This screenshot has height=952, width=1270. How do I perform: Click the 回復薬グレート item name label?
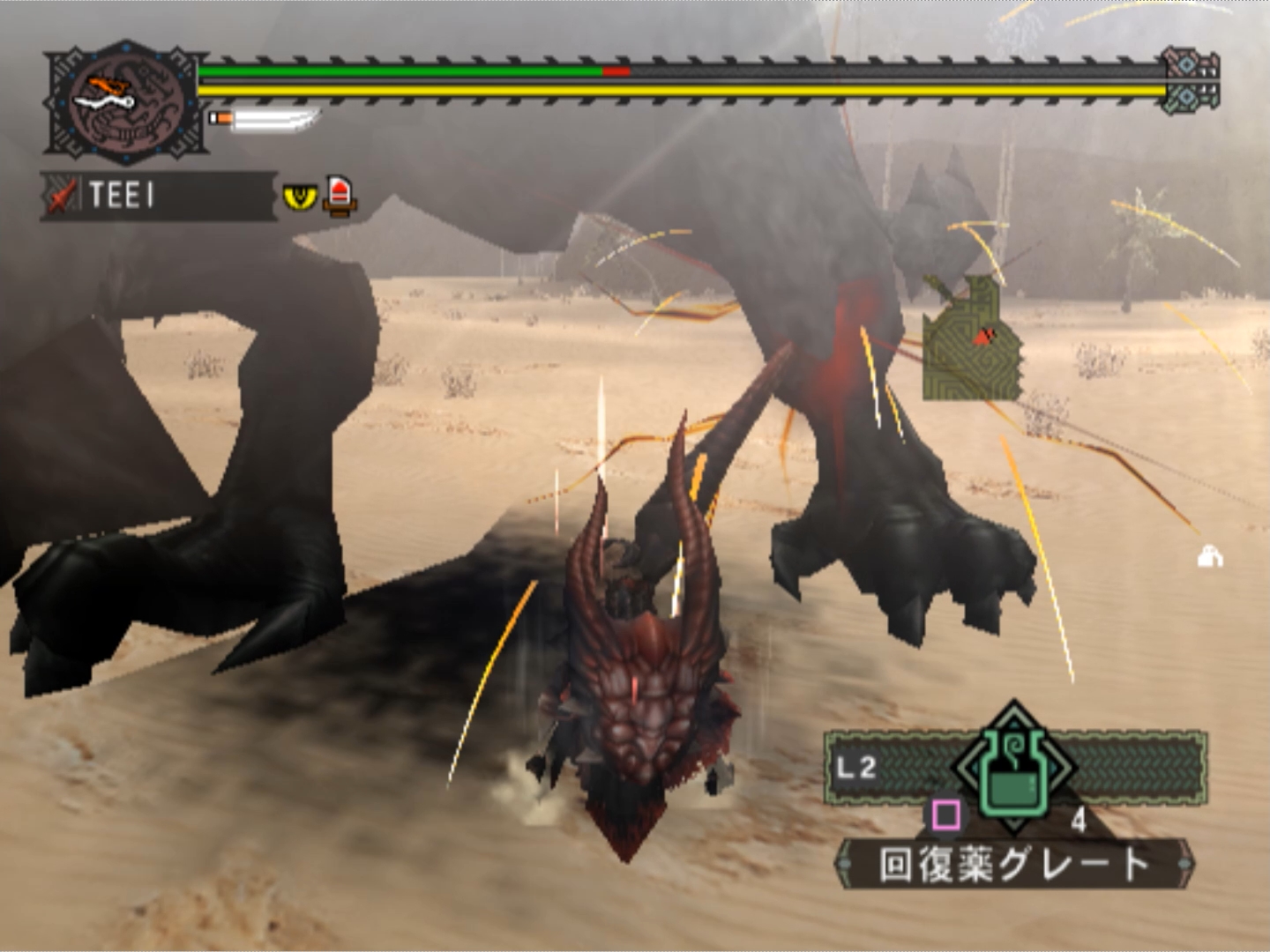(x=1014, y=864)
